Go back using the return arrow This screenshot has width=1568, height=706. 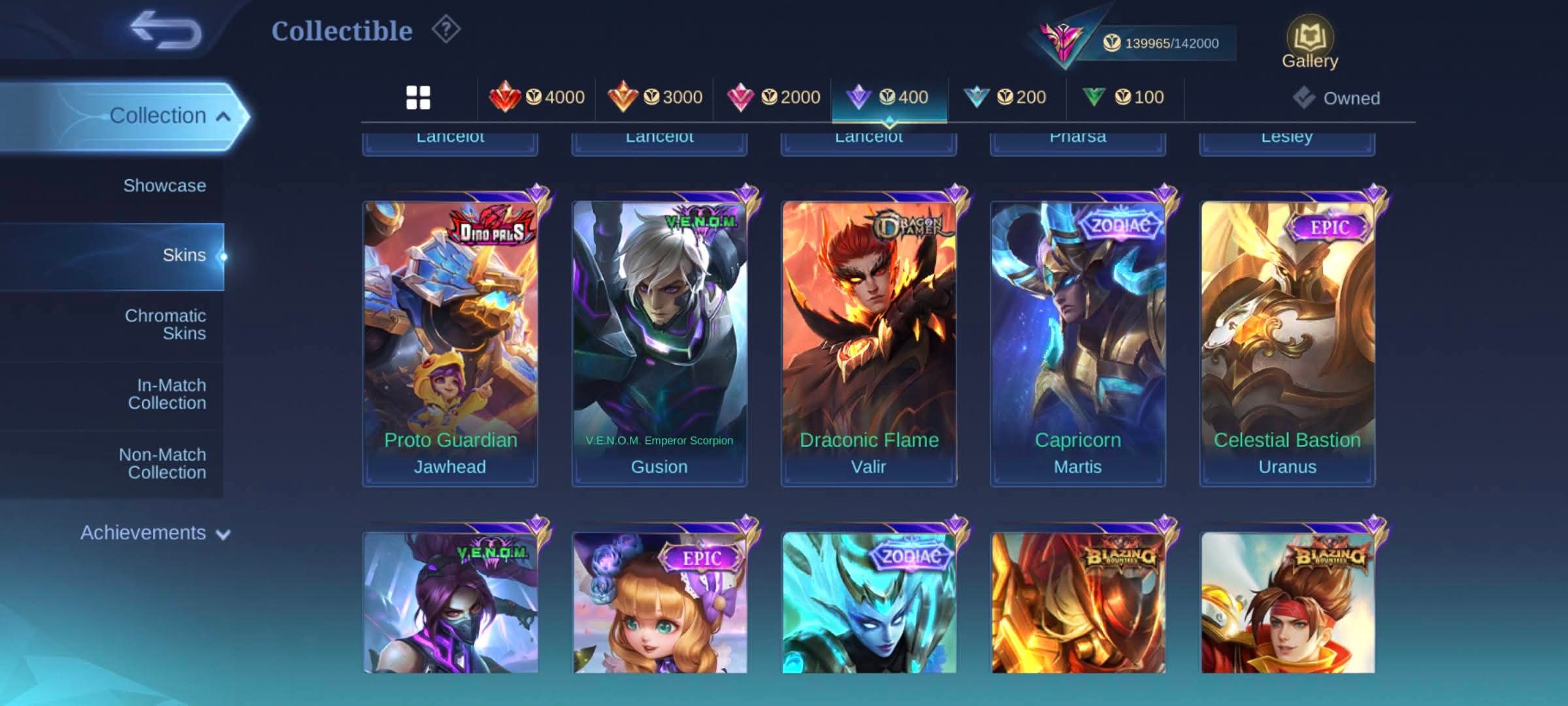click(165, 31)
